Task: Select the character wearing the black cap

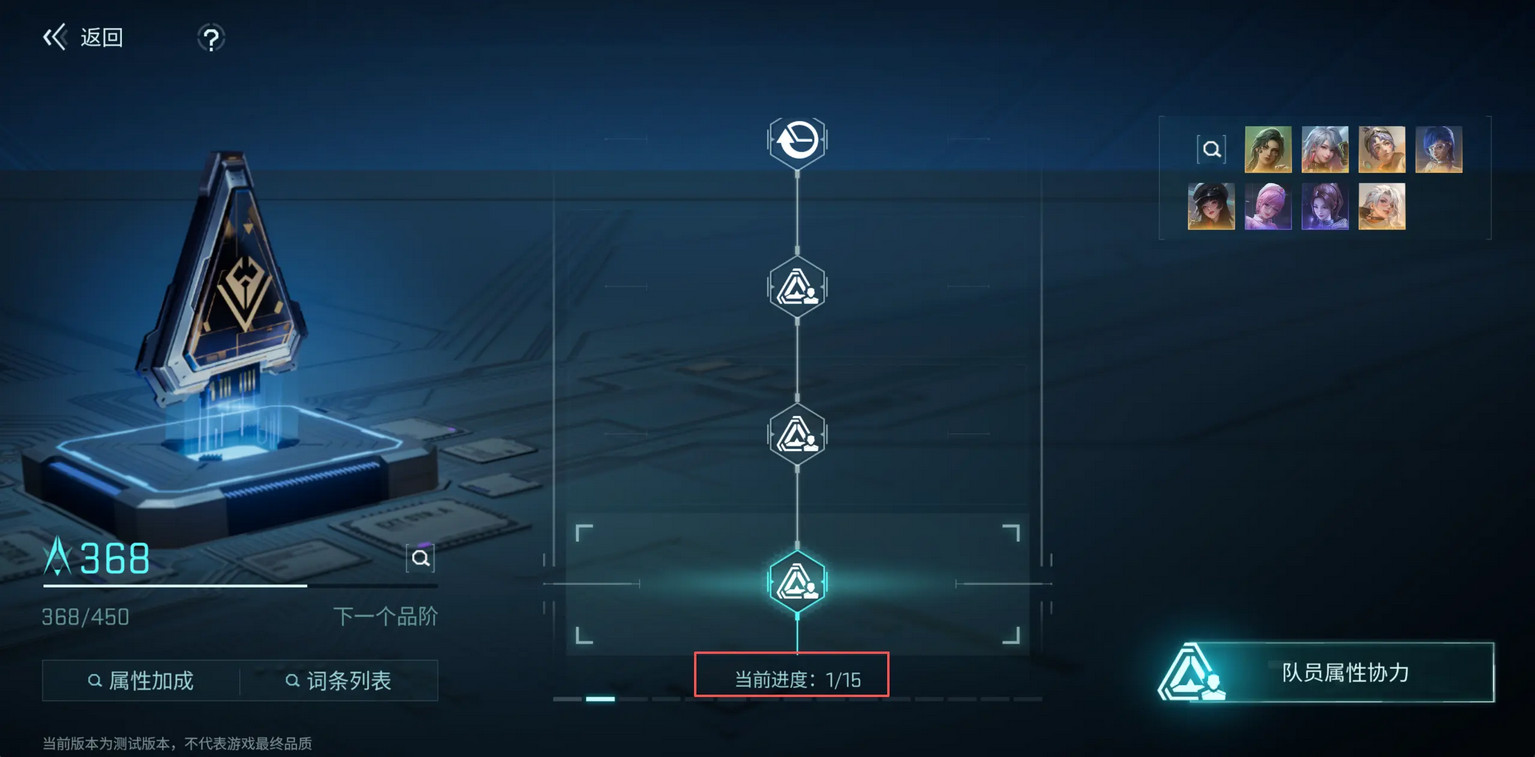Action: tap(1211, 207)
